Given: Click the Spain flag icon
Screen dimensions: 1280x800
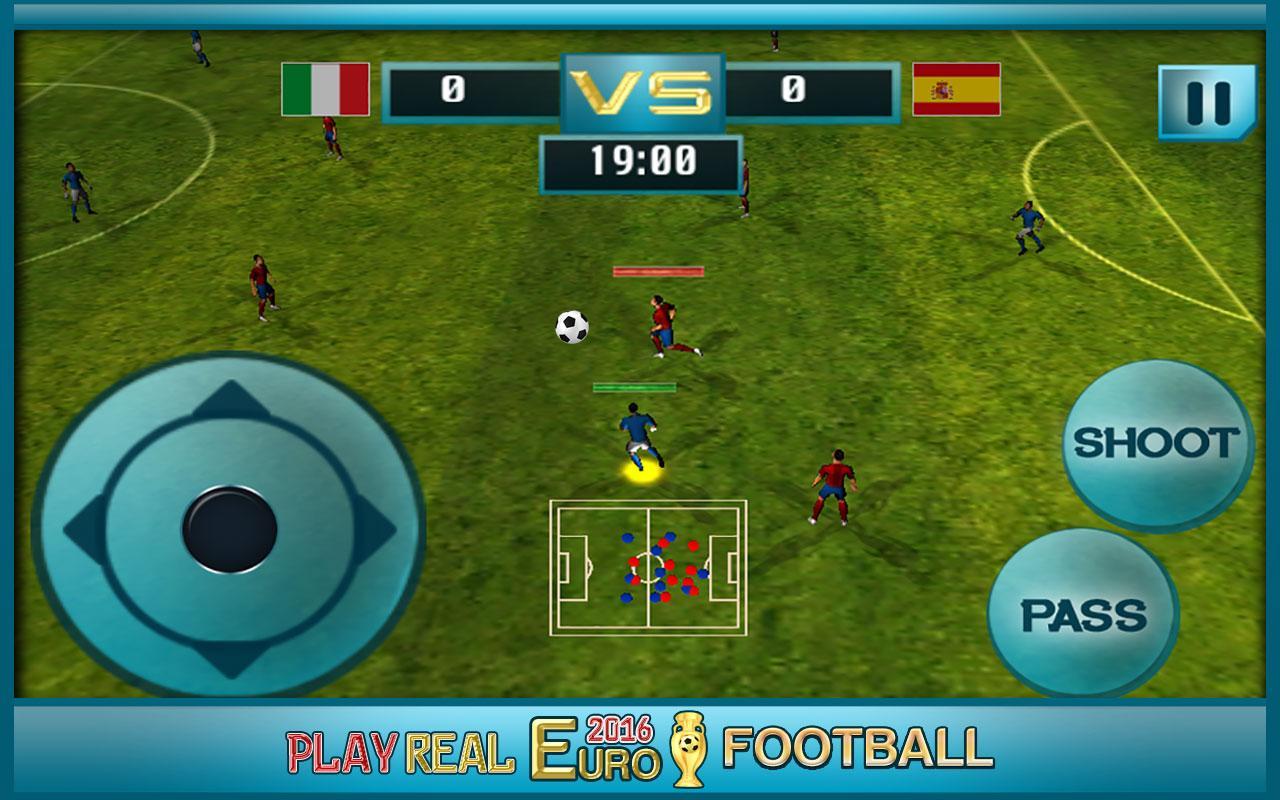Looking at the screenshot, I should (x=954, y=91).
